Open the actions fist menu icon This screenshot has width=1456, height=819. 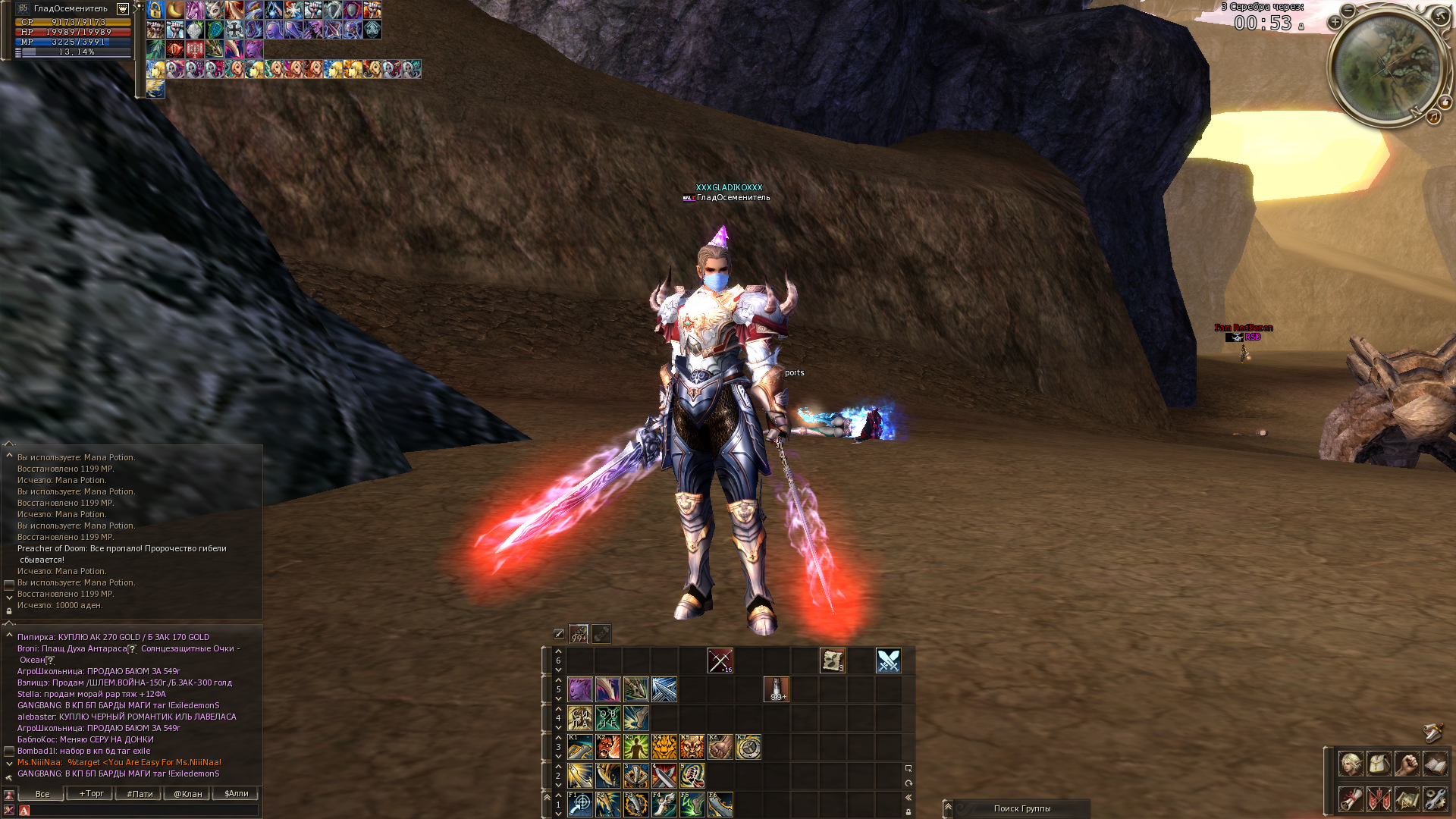(x=1407, y=764)
